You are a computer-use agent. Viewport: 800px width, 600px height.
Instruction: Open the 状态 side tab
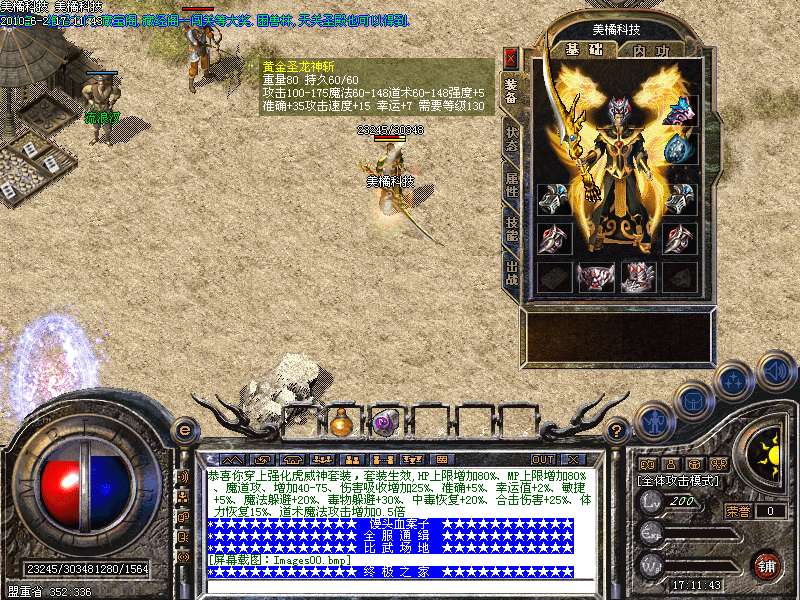[x=511, y=139]
